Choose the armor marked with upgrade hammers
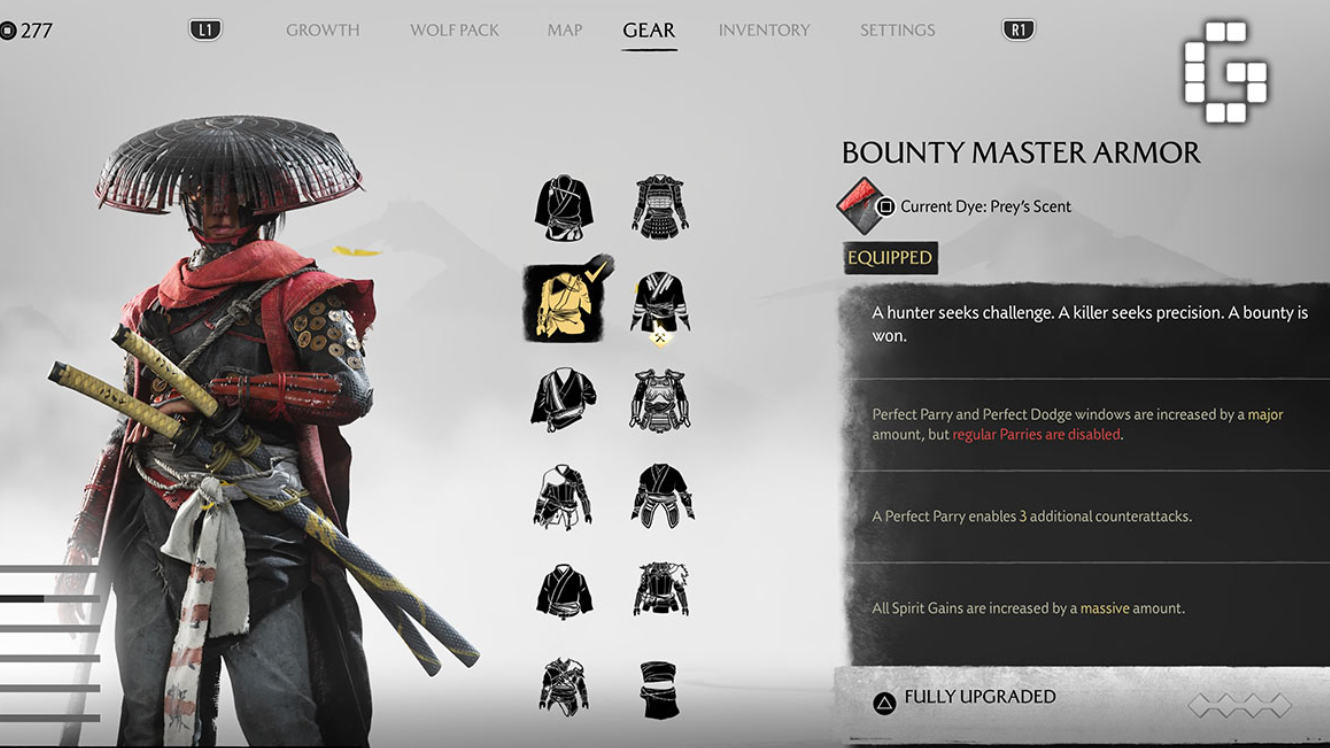The image size is (1330, 748). coord(660,305)
